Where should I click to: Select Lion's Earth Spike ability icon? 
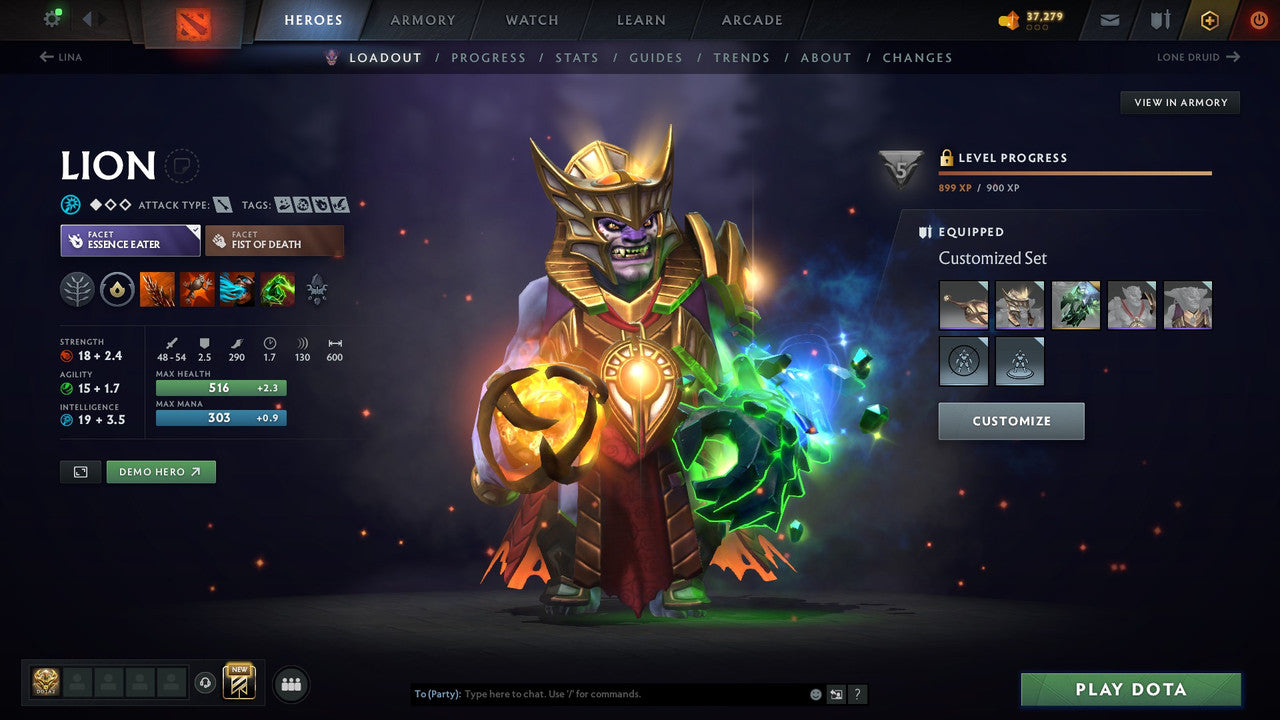tap(156, 290)
